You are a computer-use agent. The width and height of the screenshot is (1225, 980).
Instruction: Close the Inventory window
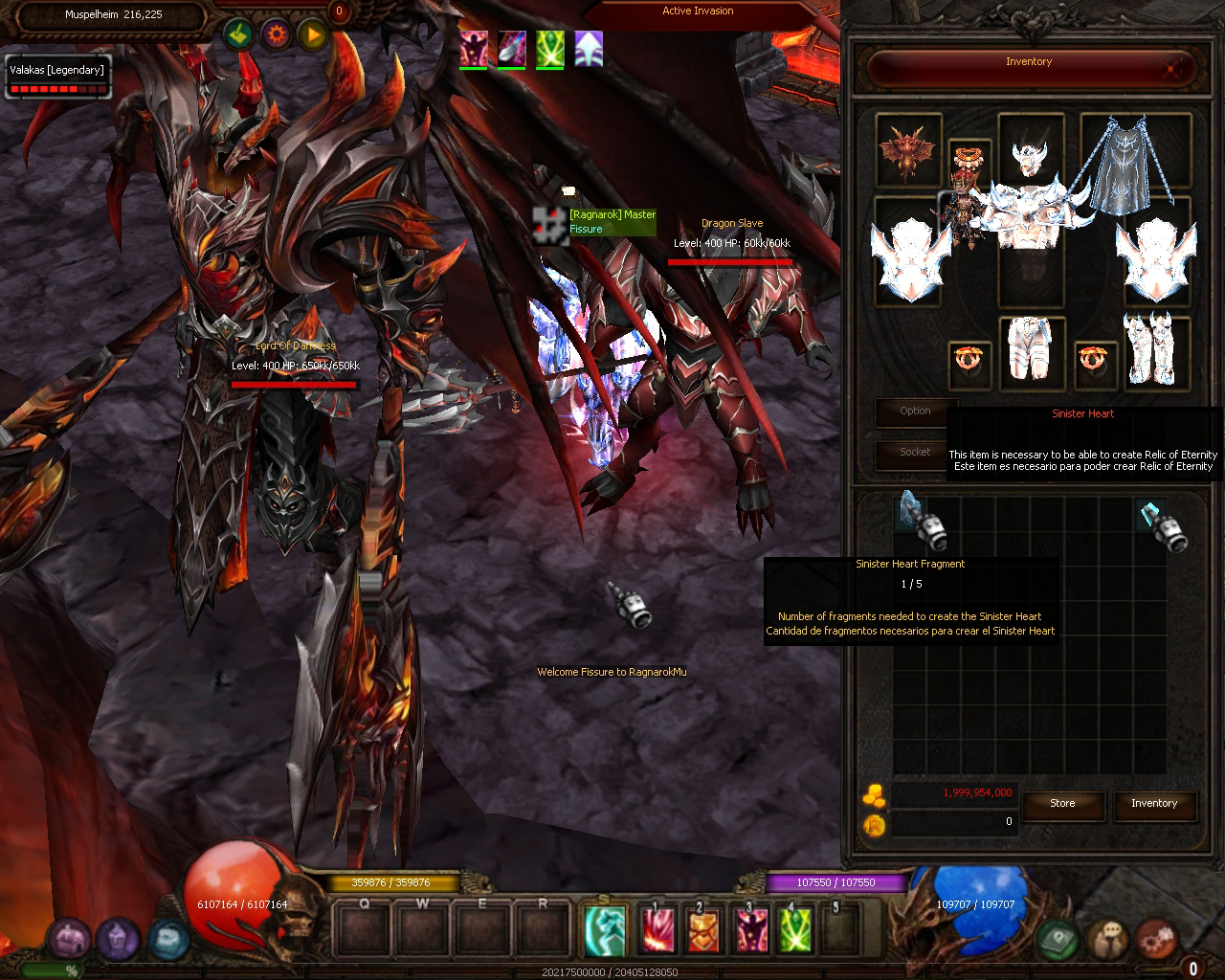[1173, 68]
